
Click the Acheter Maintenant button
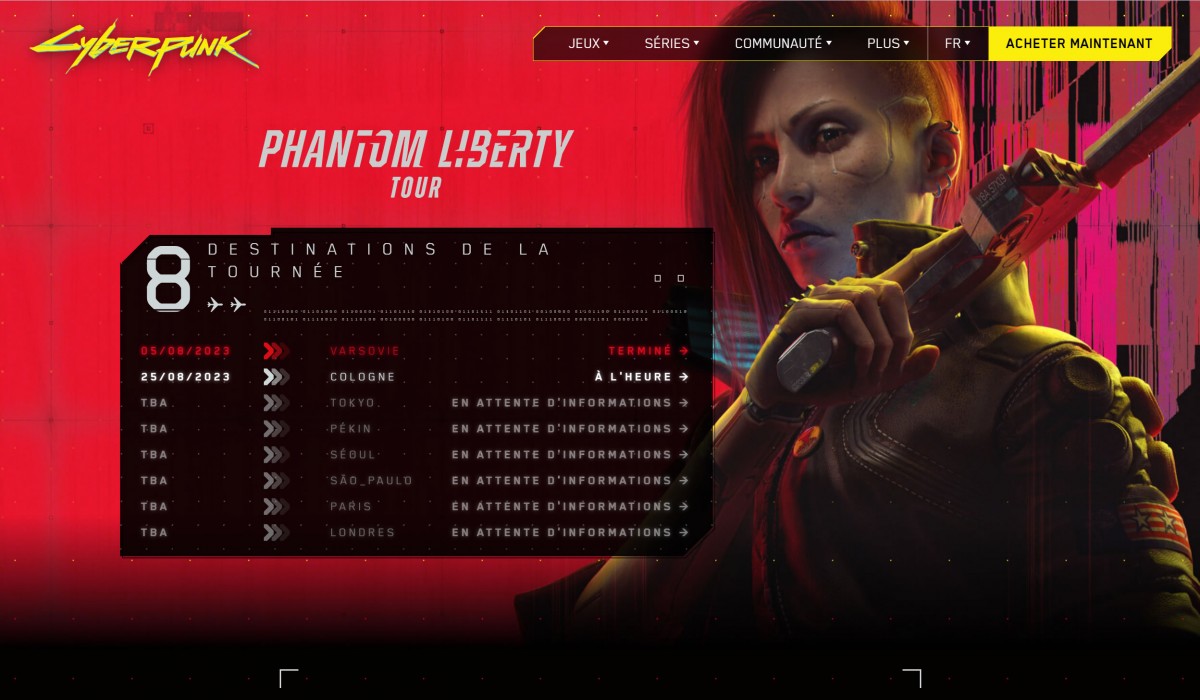pos(1079,43)
